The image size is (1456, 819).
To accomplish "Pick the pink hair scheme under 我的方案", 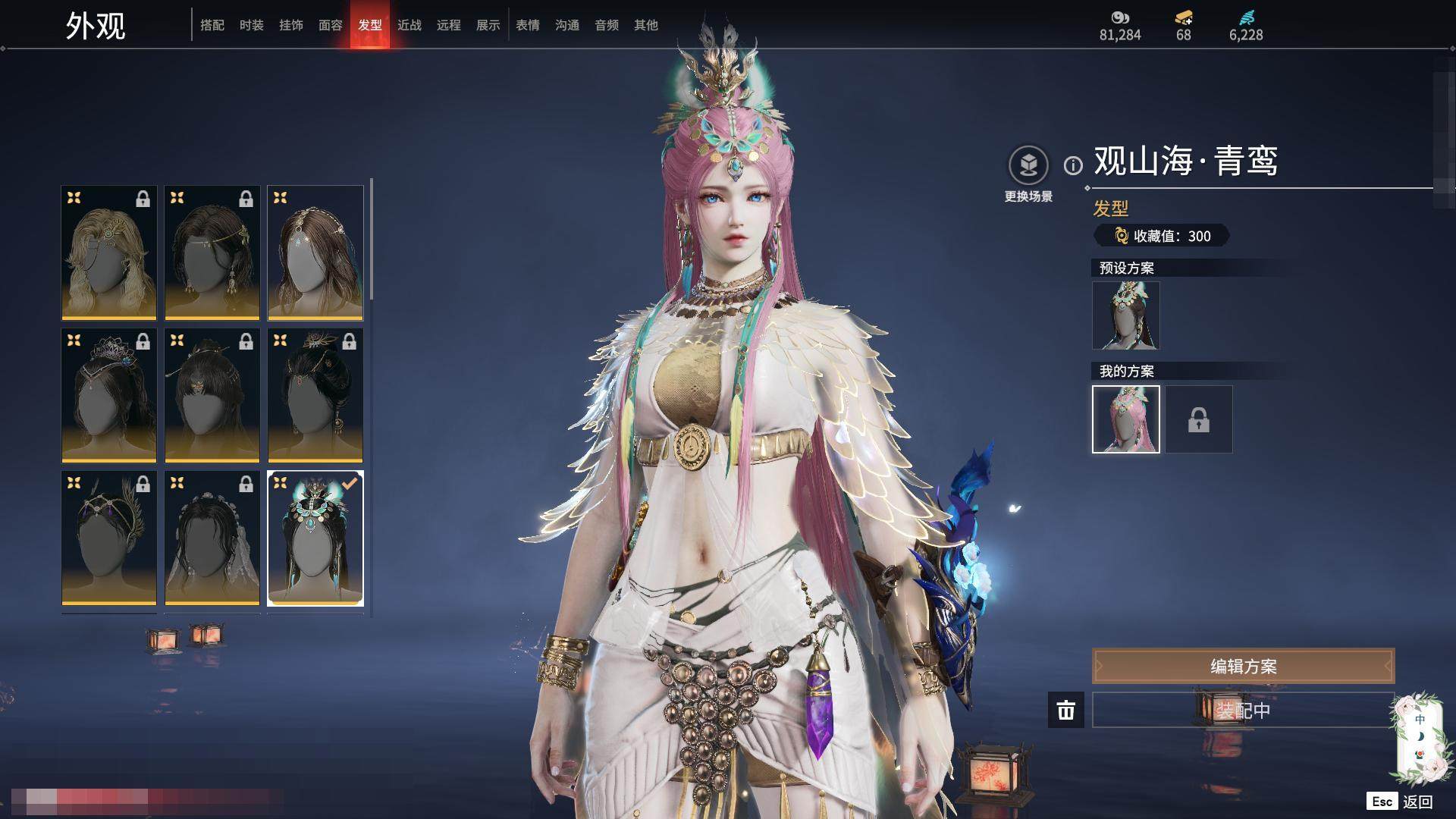I will (1125, 419).
